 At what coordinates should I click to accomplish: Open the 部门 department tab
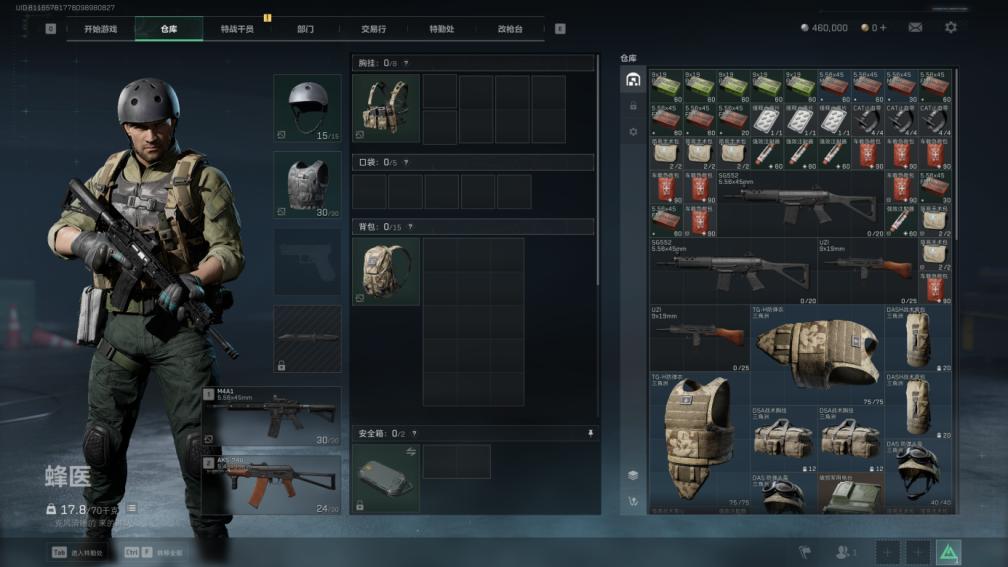pyautogui.click(x=305, y=29)
